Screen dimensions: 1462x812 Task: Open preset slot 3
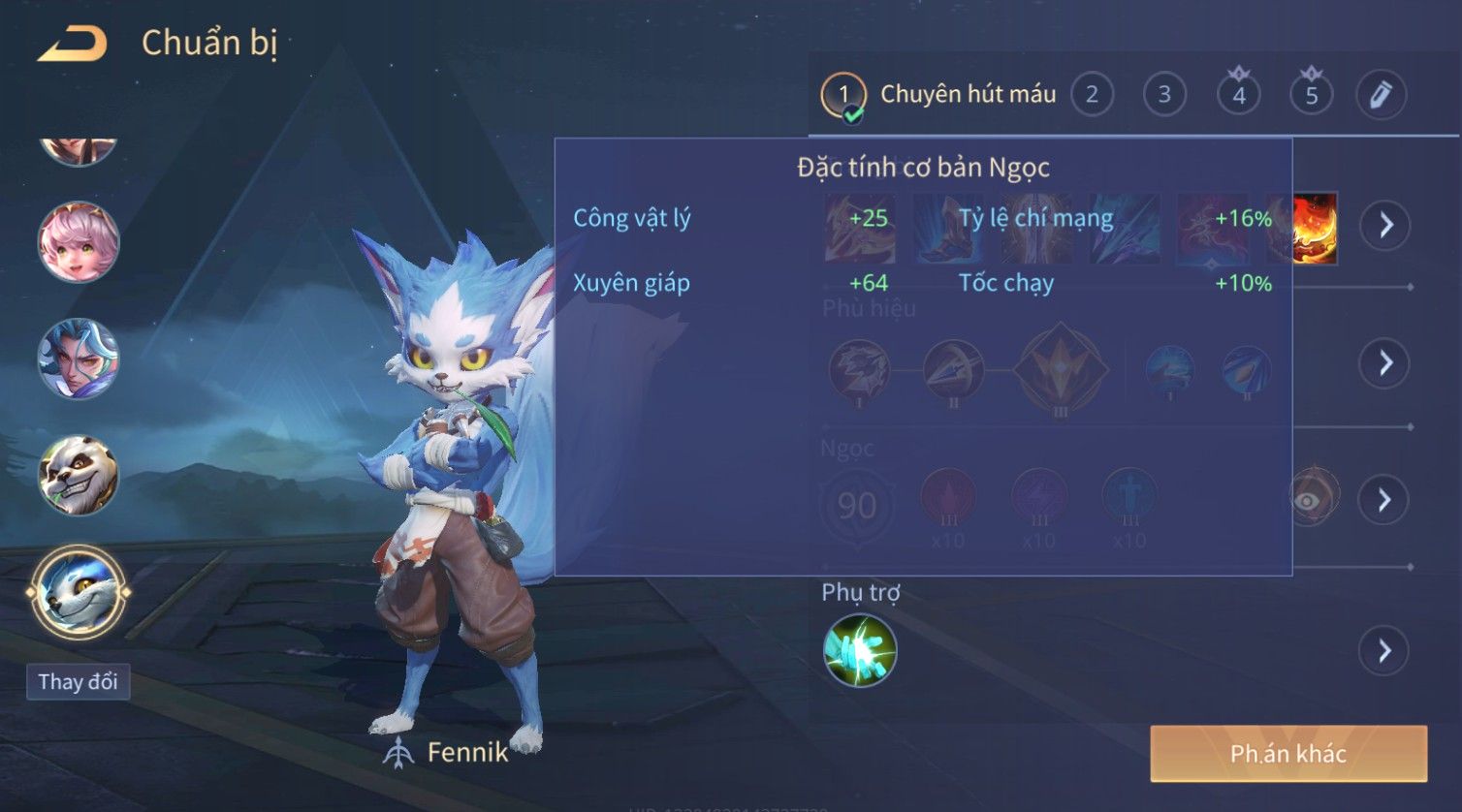[1164, 95]
